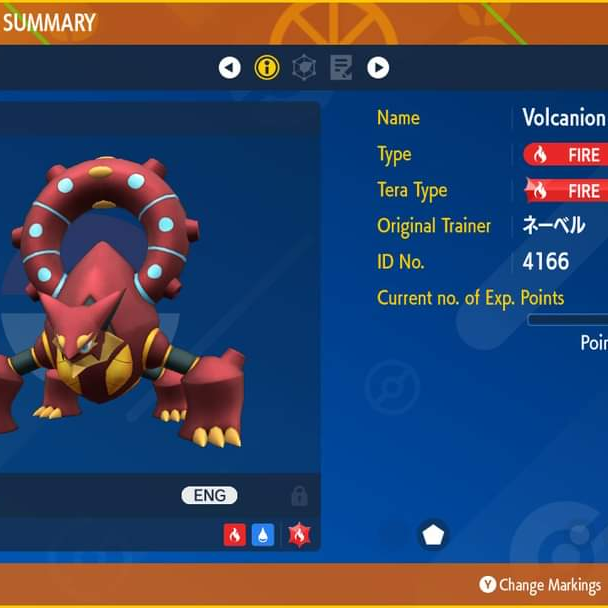
Task: Select the yellow info page tab
Action: click(267, 68)
